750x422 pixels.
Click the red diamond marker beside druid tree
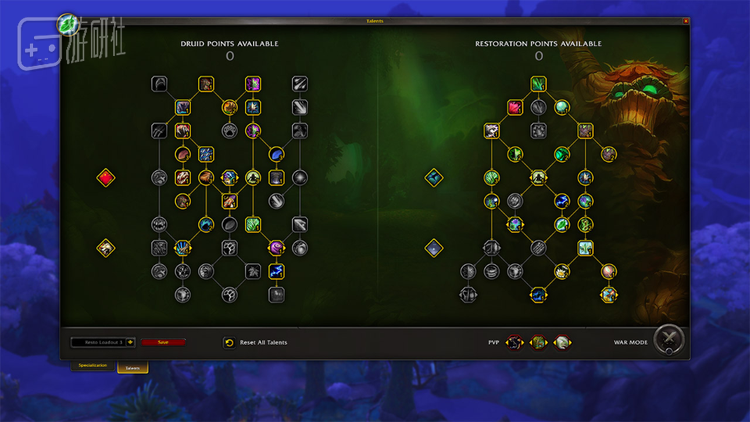tap(106, 178)
